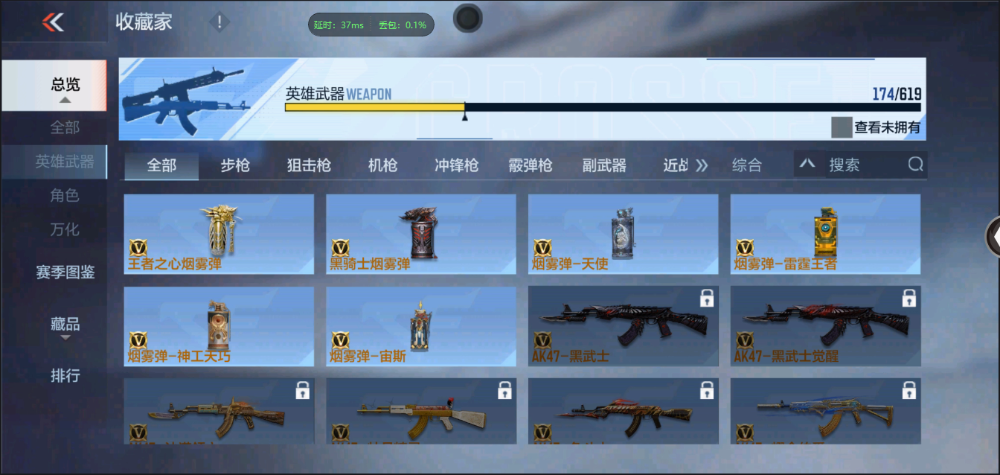Open the 排行 ranking page
Viewport: 1000px width, 475px height.
click(x=65, y=376)
